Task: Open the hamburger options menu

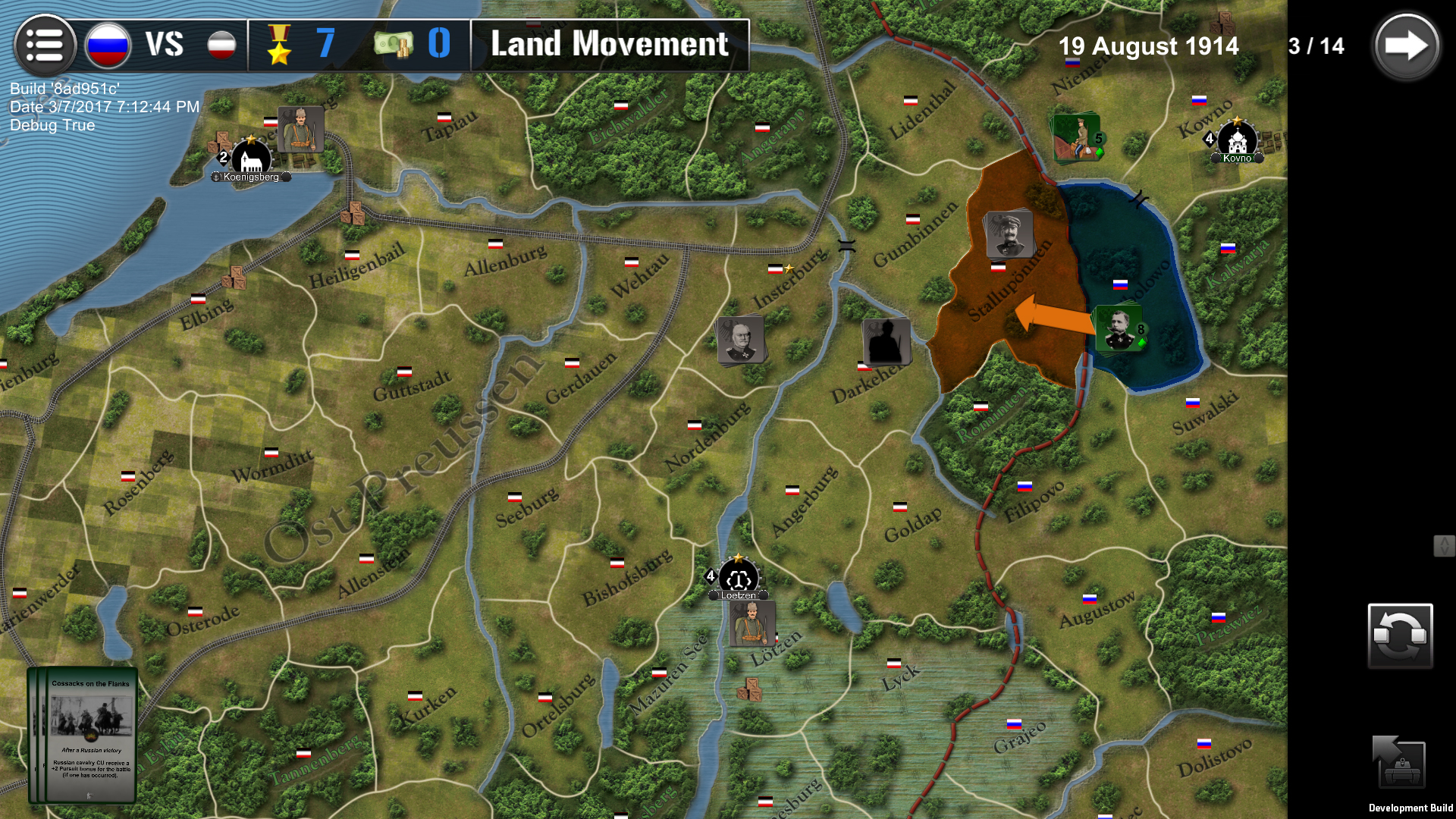Action: (x=45, y=45)
